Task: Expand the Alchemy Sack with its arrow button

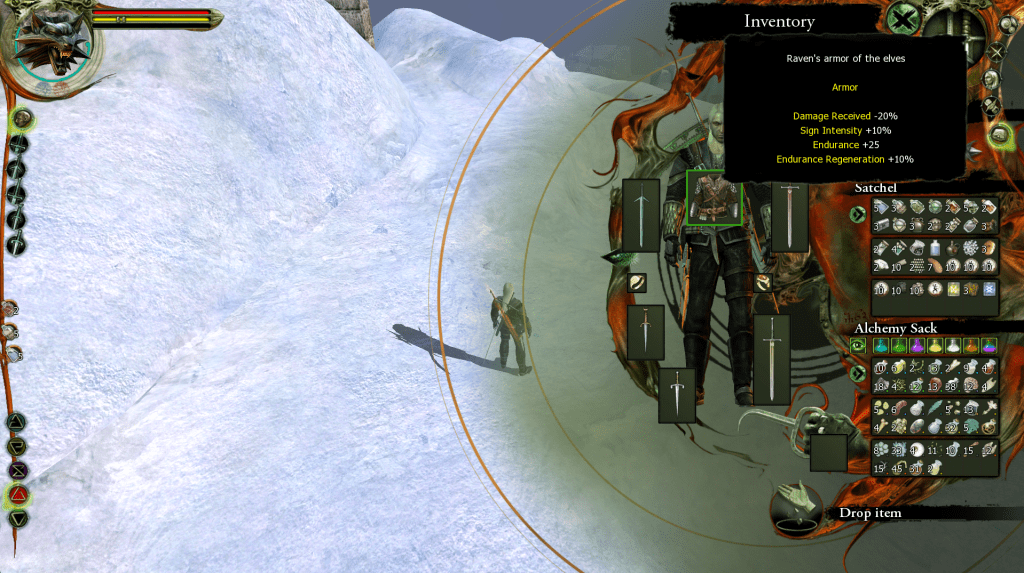Action: (x=857, y=374)
